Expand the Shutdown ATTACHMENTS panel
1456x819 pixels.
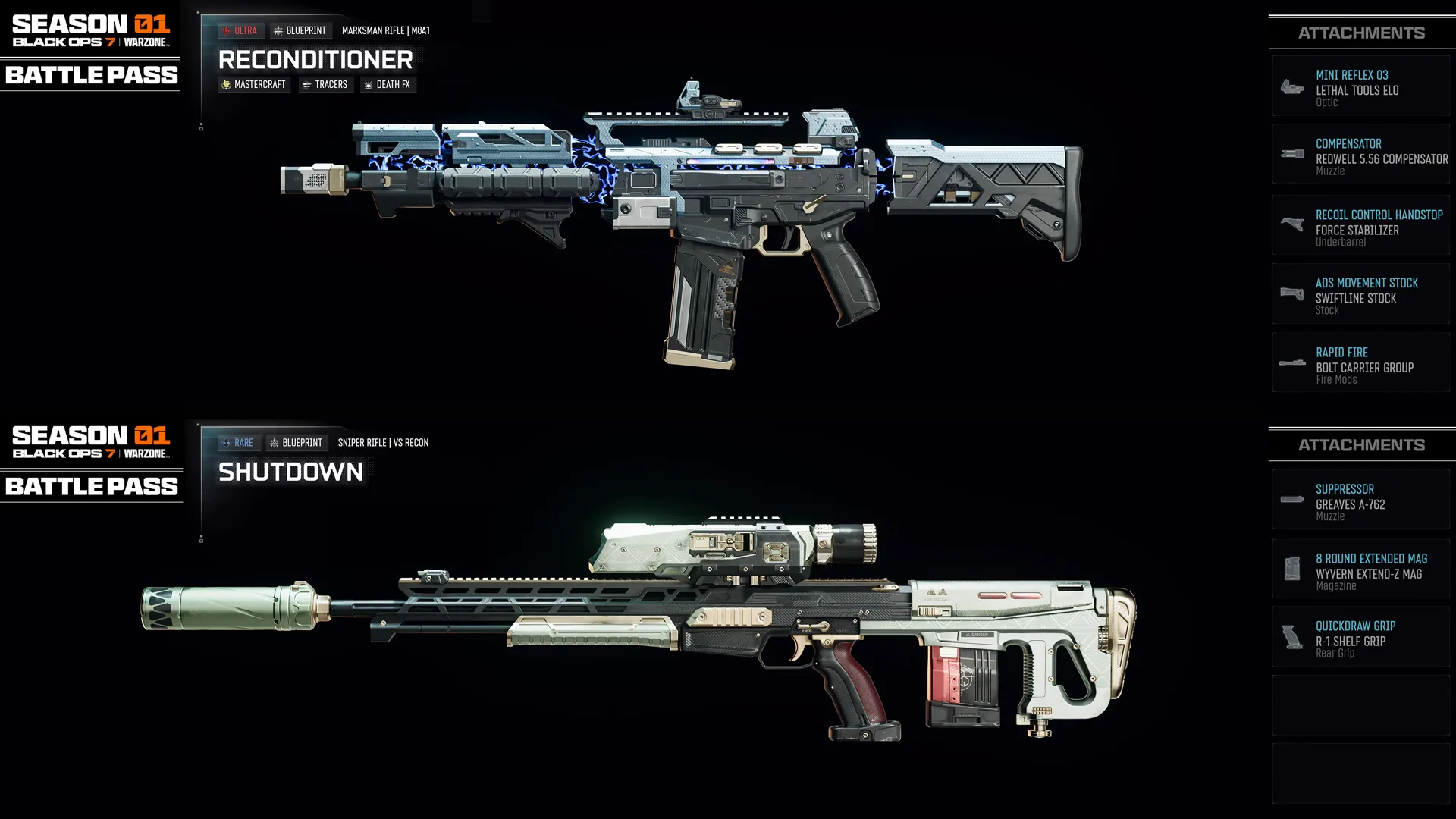[x=1361, y=444]
